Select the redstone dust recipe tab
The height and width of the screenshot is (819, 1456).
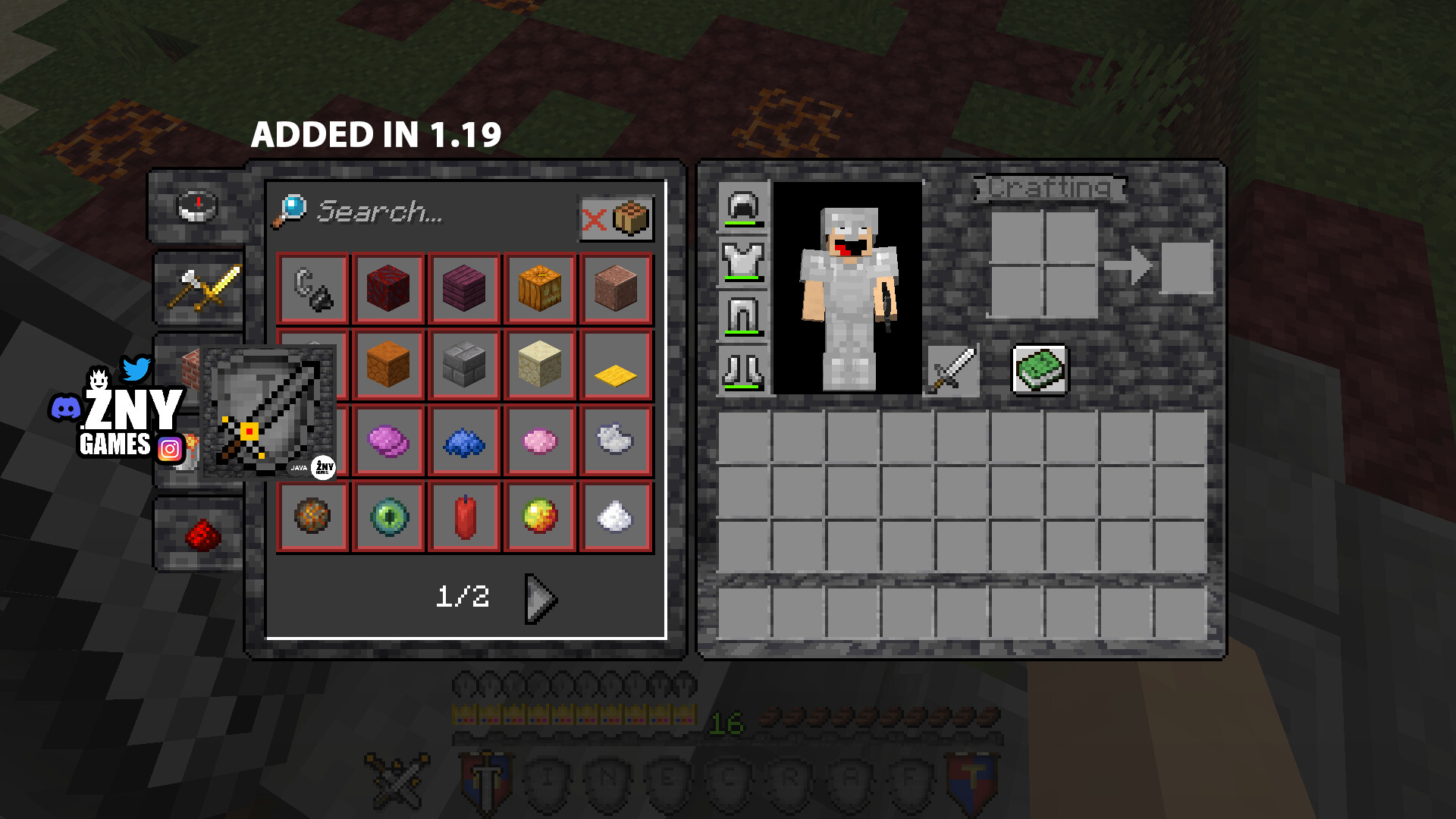[202, 534]
